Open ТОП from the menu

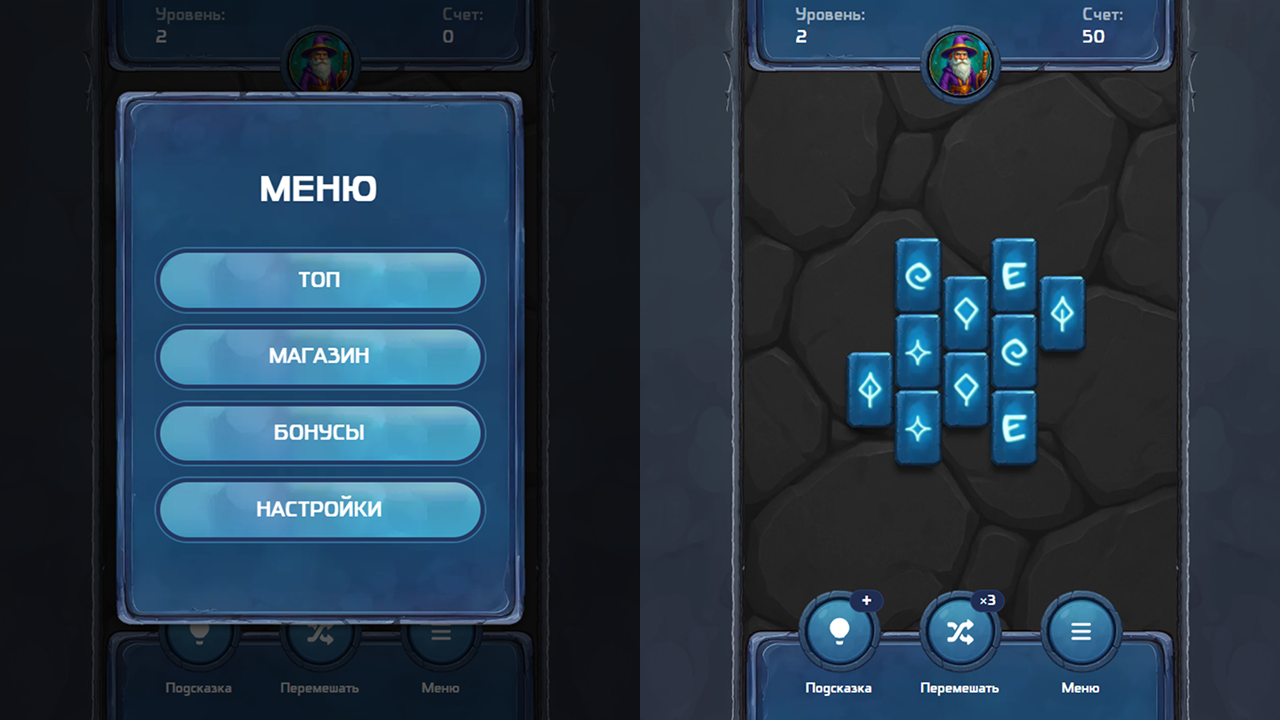tap(319, 280)
